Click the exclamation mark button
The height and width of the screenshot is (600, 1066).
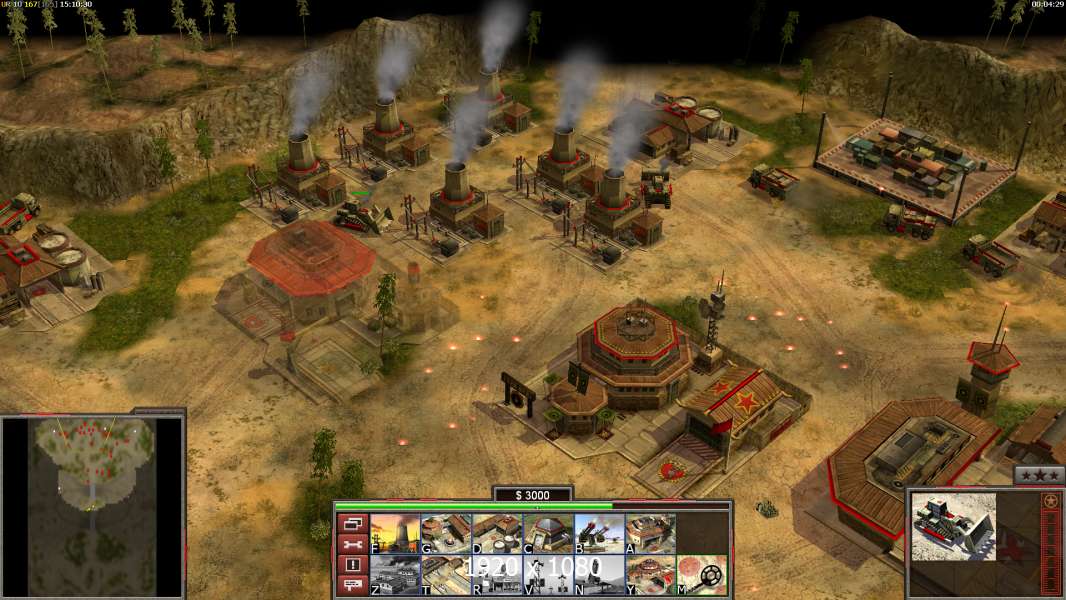coord(351,565)
